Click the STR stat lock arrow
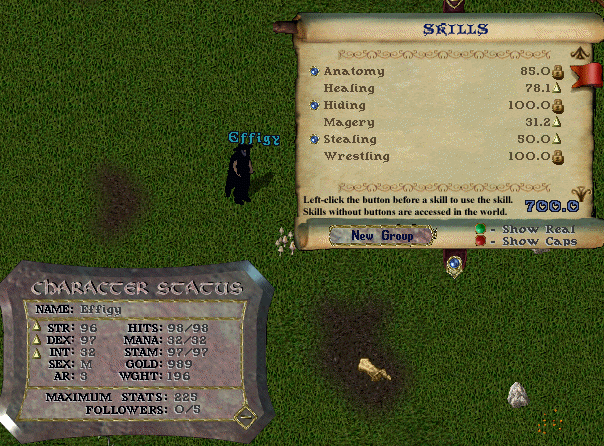The width and height of the screenshot is (604, 446). [x=40, y=327]
